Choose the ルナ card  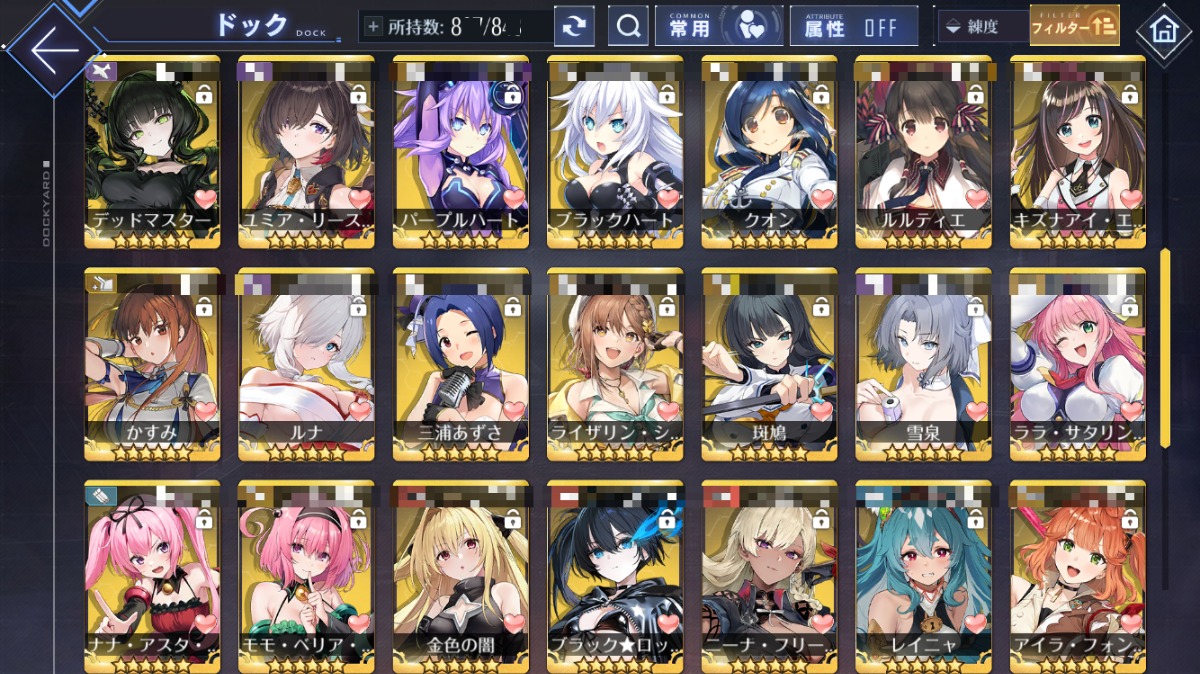coord(306,362)
